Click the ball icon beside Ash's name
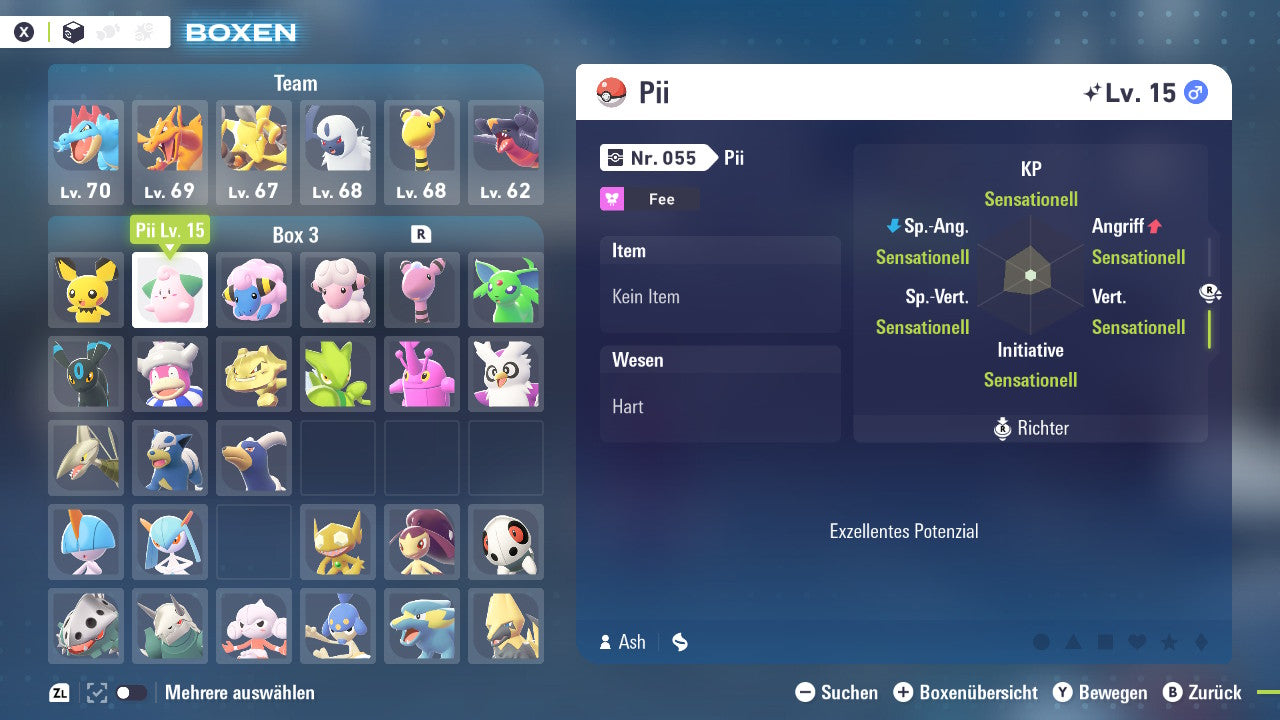Viewport: 1280px width, 720px height. 680,642
